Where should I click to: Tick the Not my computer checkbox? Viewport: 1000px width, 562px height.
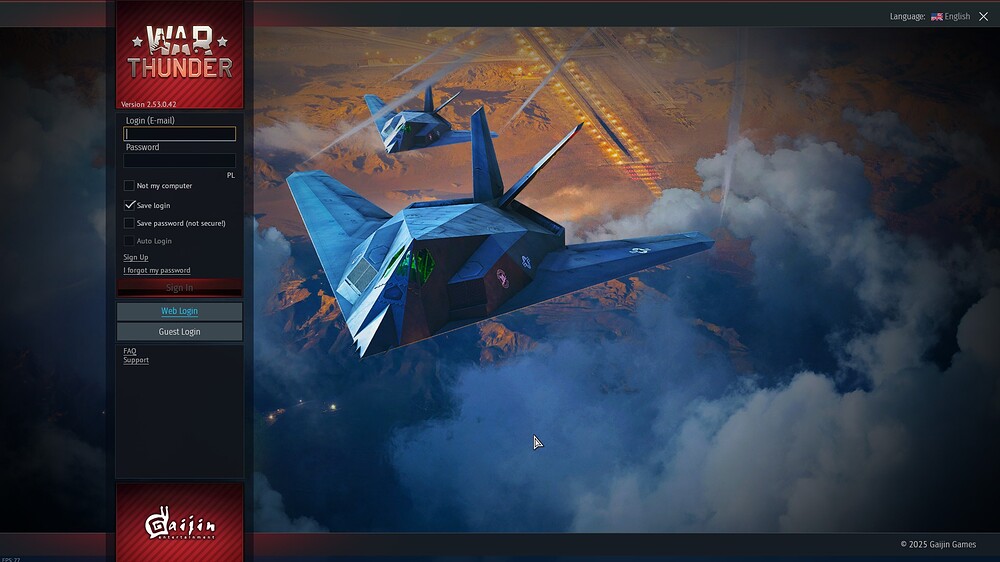(x=129, y=186)
